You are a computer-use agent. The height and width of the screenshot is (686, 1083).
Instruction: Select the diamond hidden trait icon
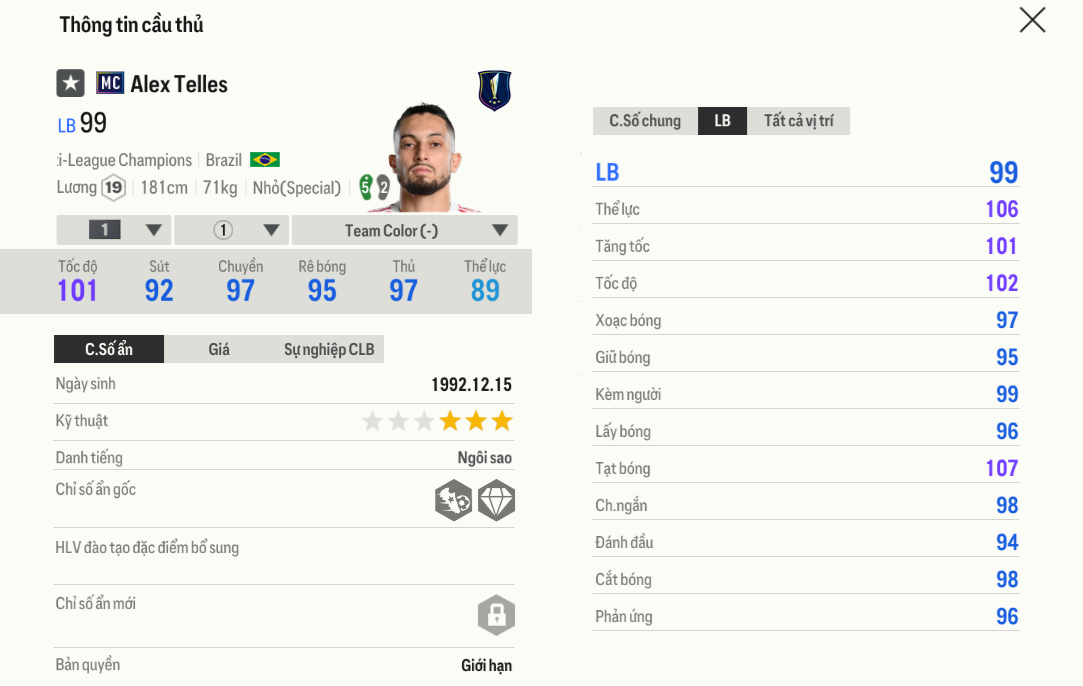click(x=496, y=500)
